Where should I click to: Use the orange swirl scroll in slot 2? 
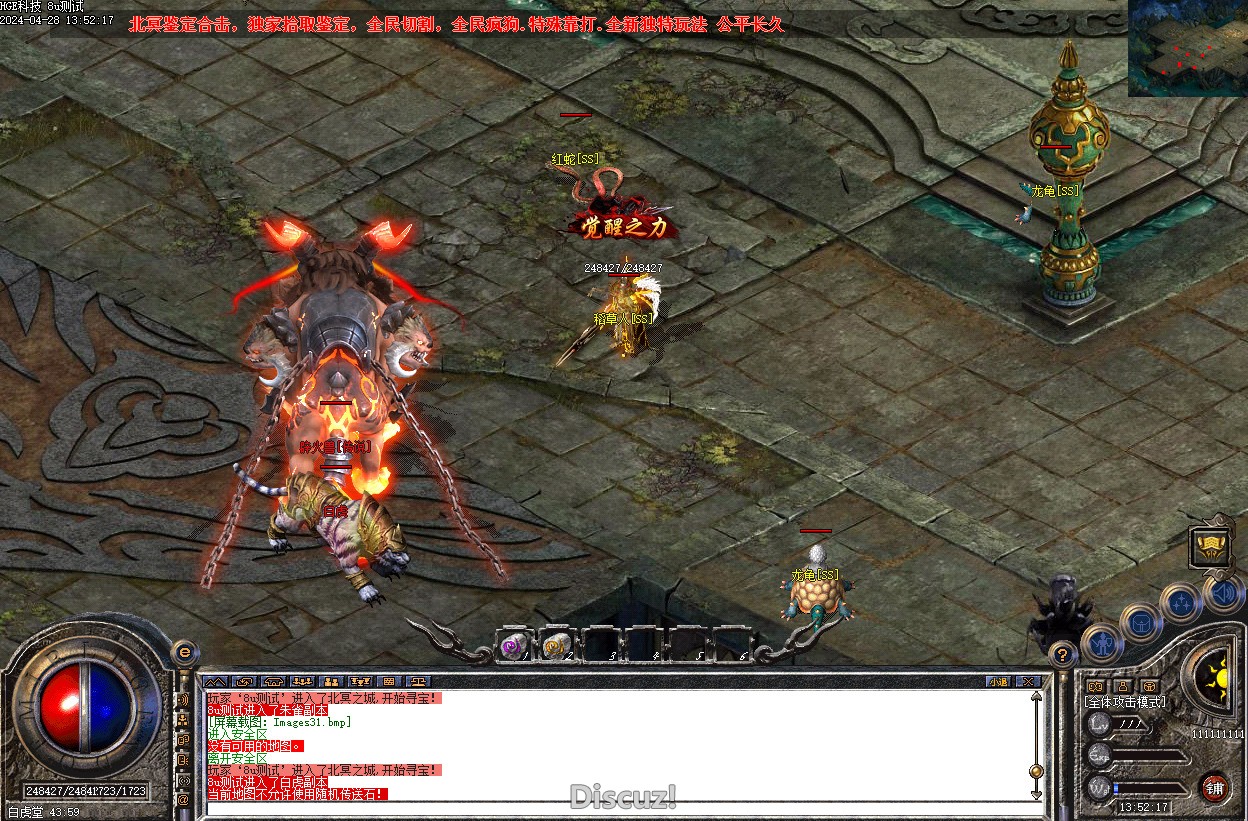[x=556, y=646]
